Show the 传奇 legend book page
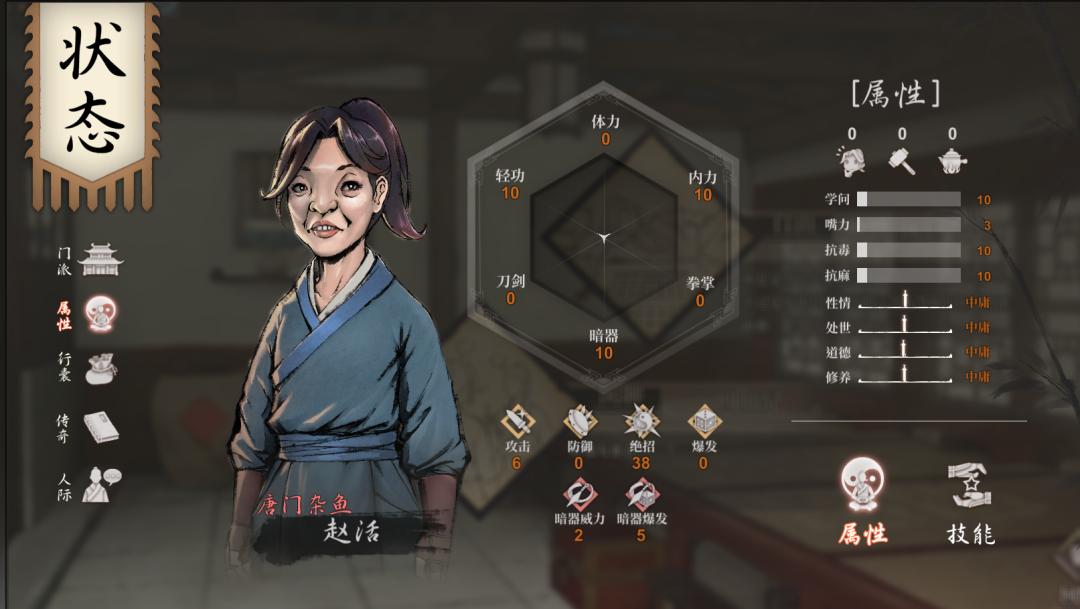This screenshot has width=1080, height=609. (x=100, y=427)
